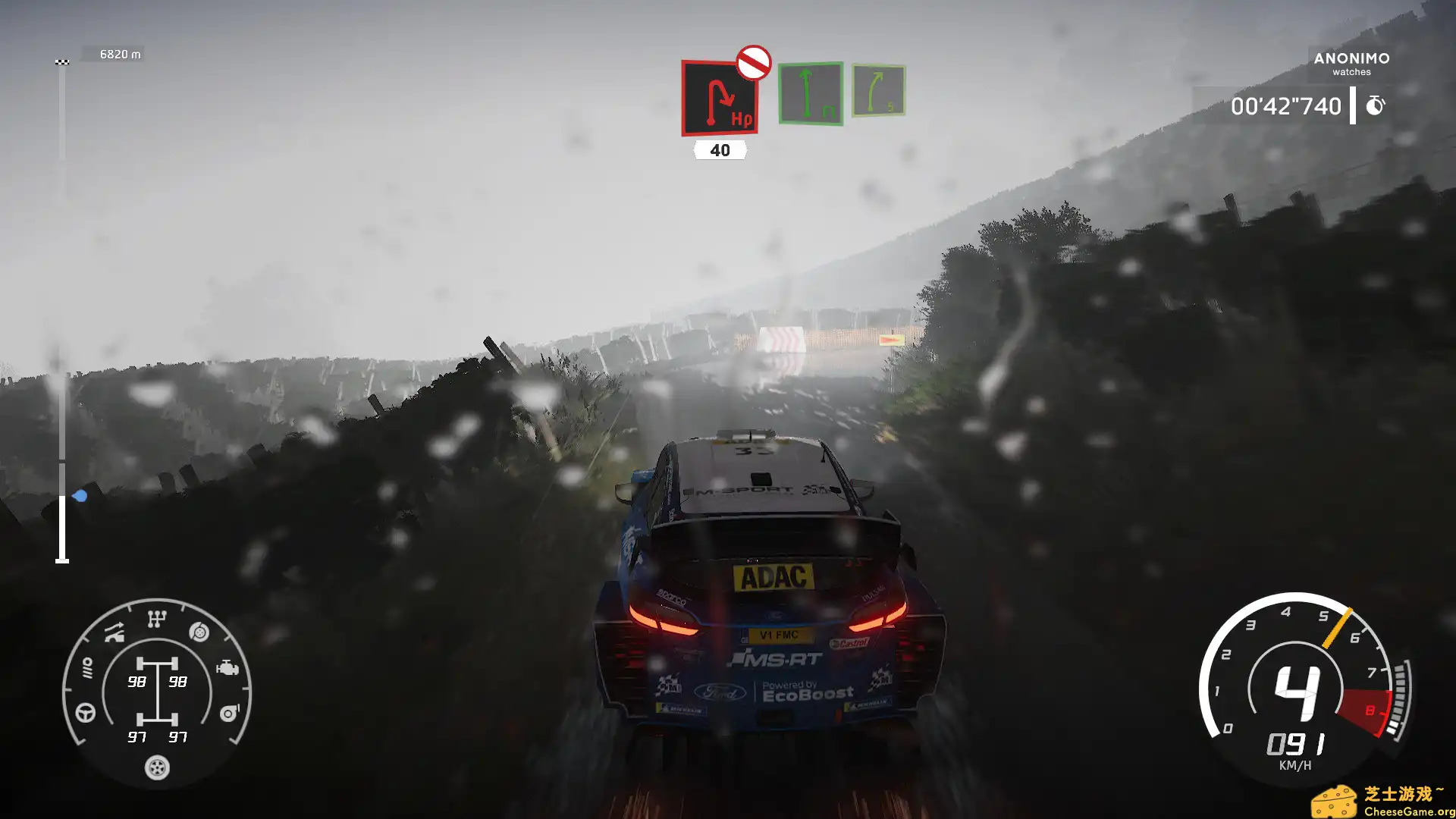Click the blue position dot on the stage progress slider
The image size is (1456, 819).
coord(80,494)
